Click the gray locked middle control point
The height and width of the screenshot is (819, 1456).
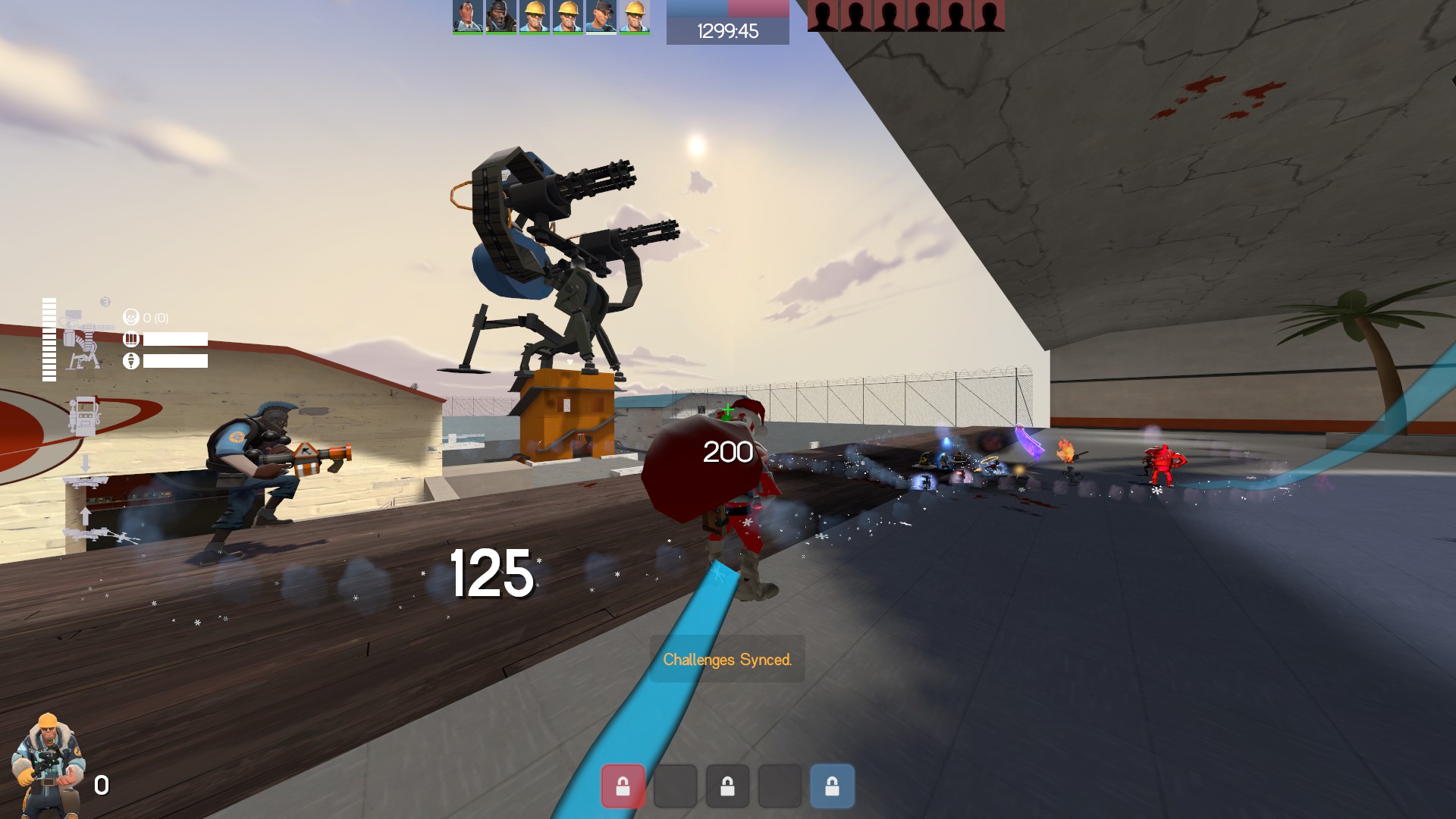[727, 786]
